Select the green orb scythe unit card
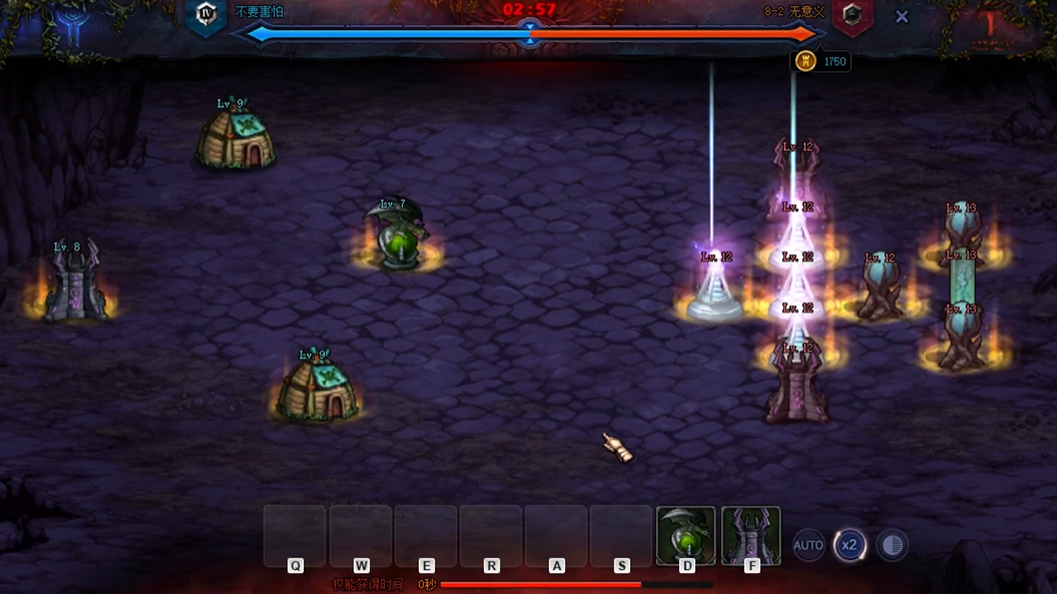This screenshot has width=1057, height=594. pos(686,536)
